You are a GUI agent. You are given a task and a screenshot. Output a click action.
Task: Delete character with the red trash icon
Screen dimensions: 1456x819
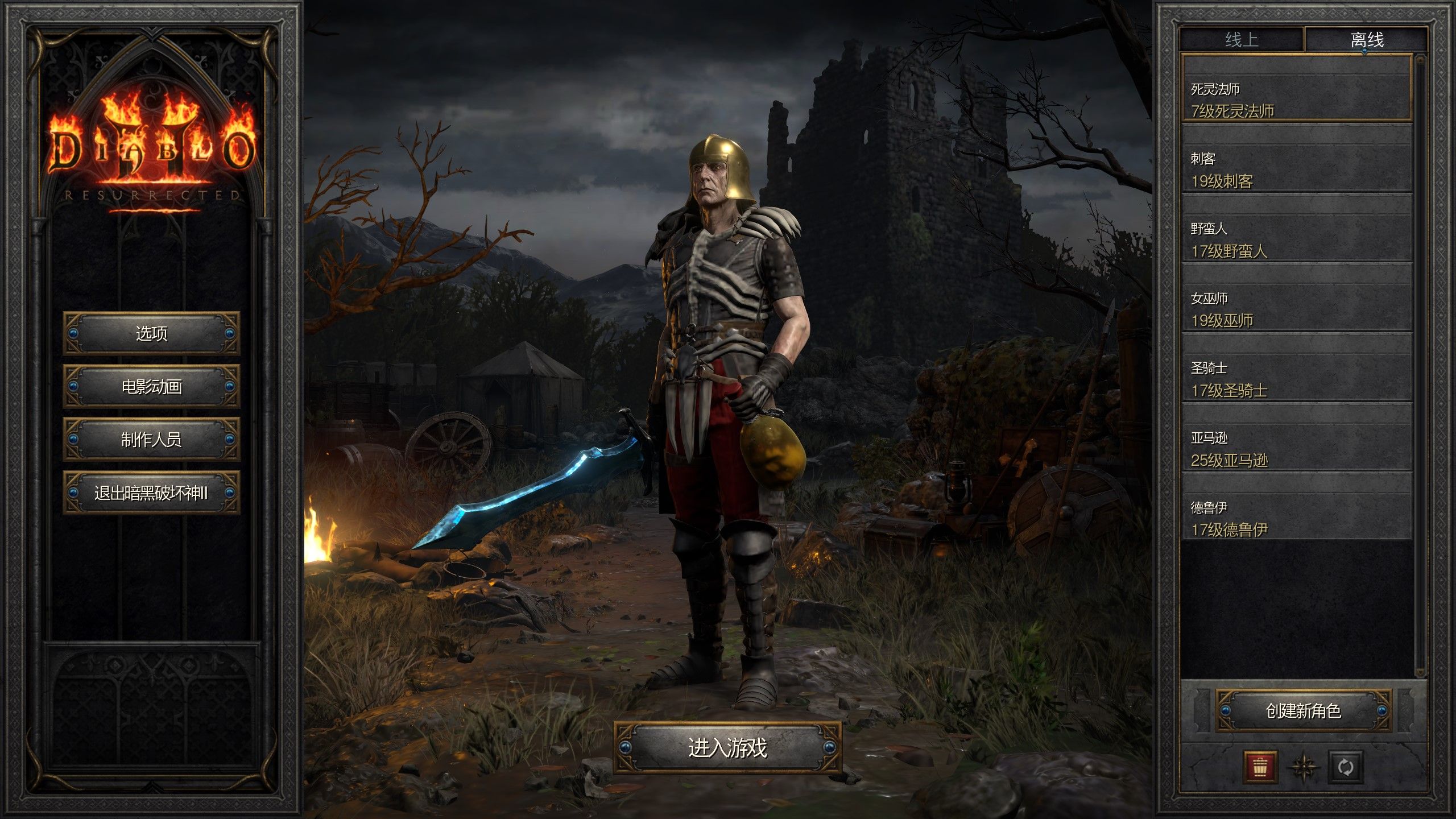point(1260,767)
